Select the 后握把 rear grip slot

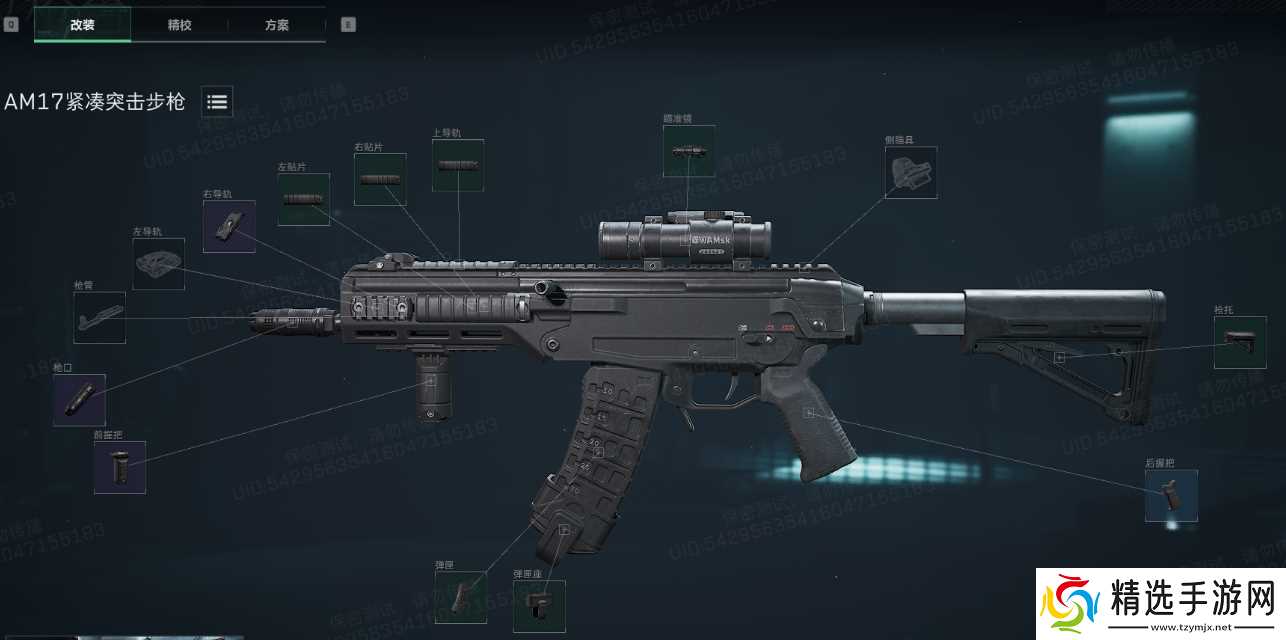click(1171, 496)
